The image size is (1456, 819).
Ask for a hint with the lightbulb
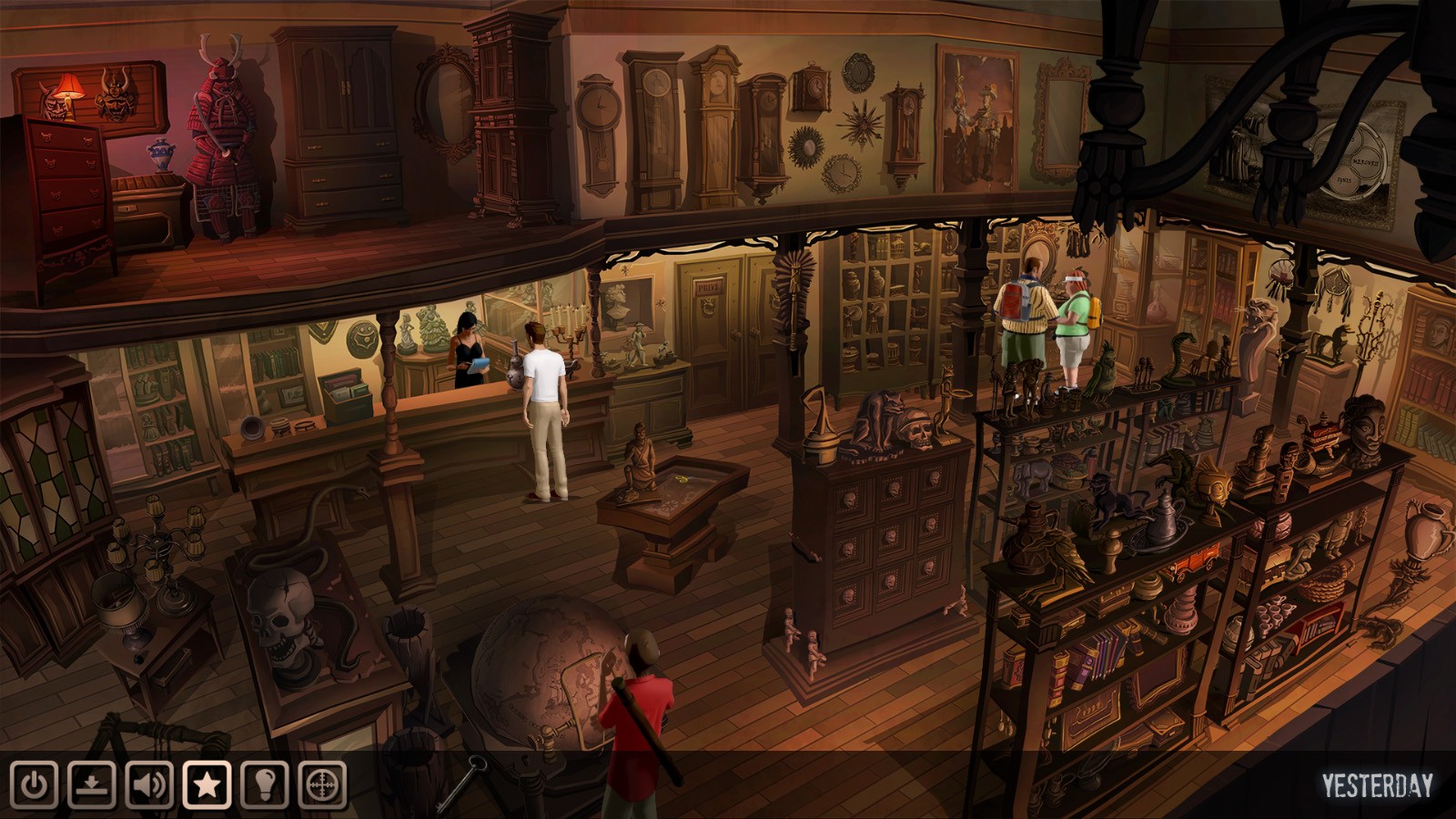coord(265,784)
